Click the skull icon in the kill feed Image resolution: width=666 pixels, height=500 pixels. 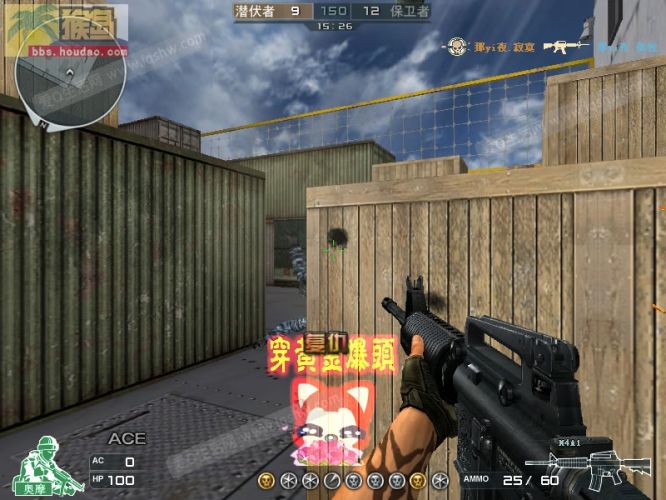(456, 46)
